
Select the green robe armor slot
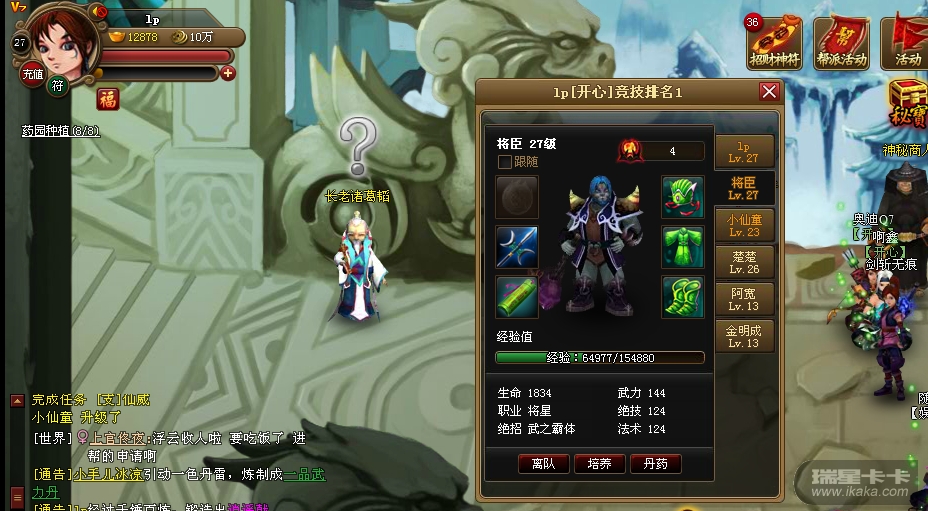click(682, 247)
